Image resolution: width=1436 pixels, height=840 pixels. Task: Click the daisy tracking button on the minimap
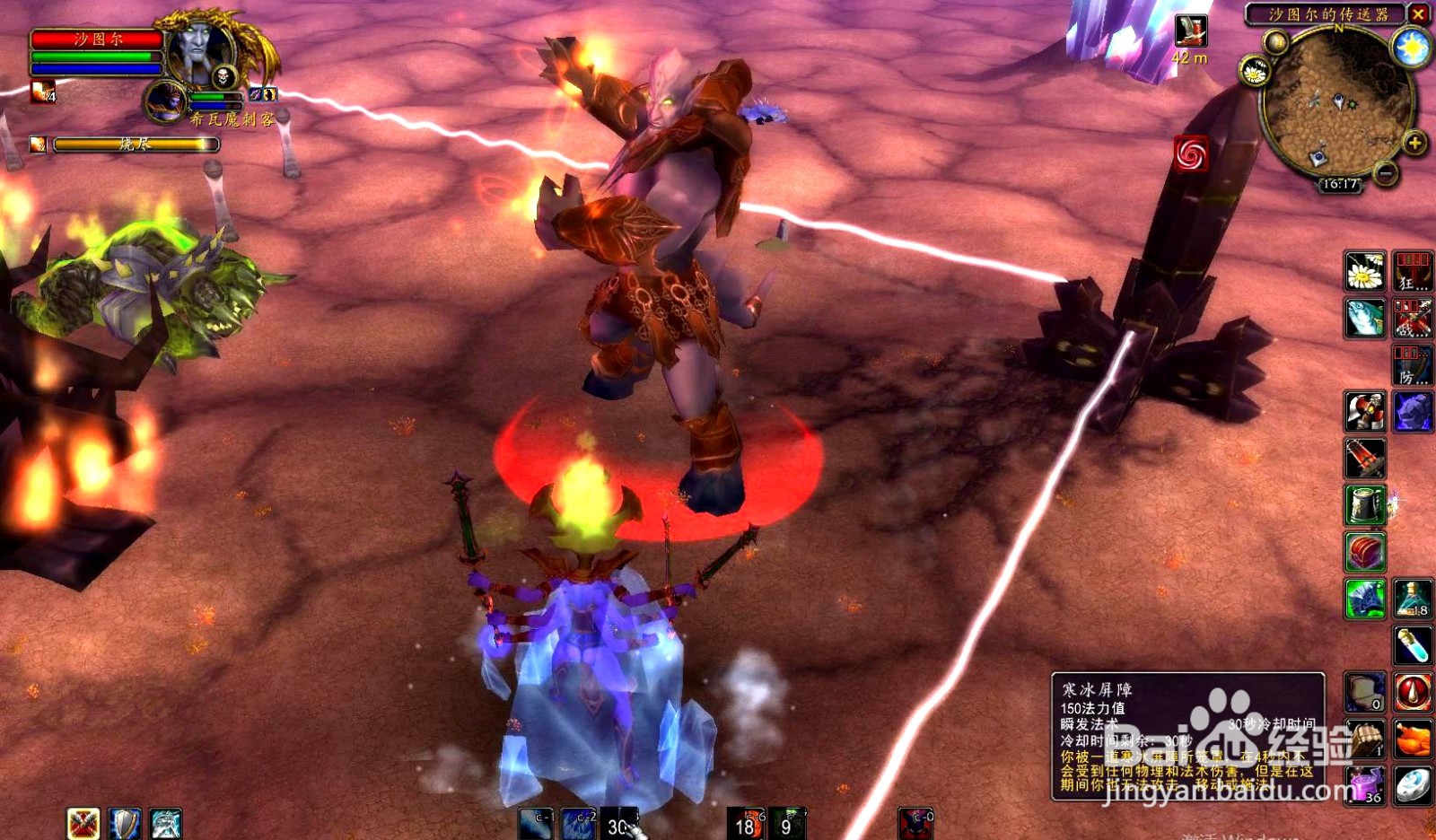pyautogui.click(x=1255, y=72)
